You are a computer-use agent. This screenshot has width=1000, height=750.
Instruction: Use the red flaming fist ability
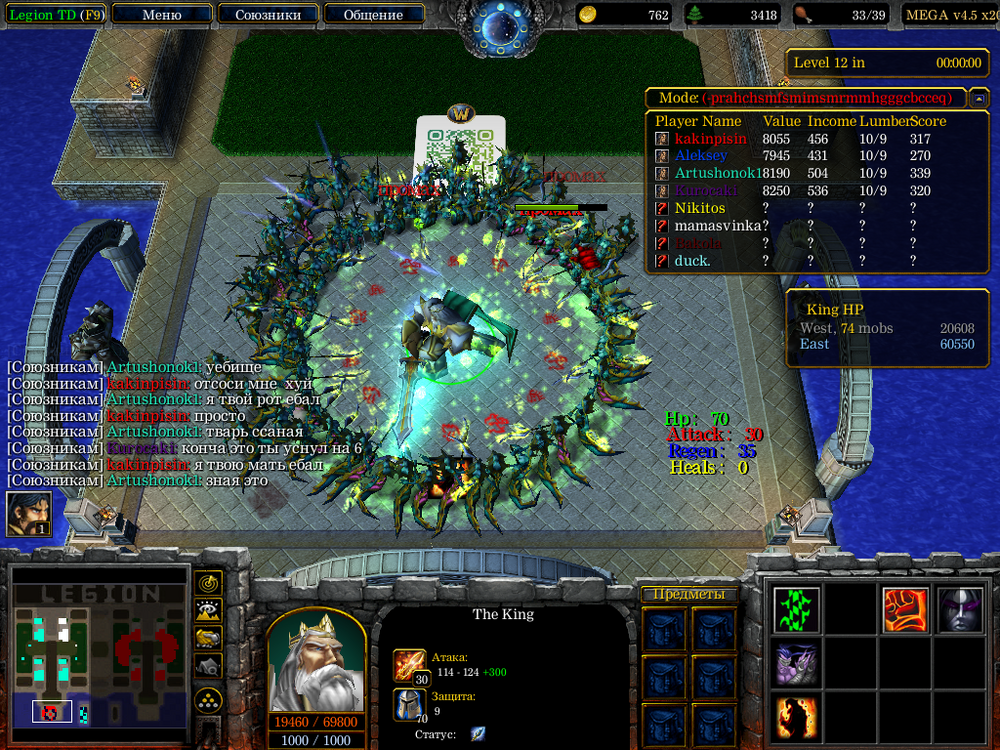click(906, 609)
